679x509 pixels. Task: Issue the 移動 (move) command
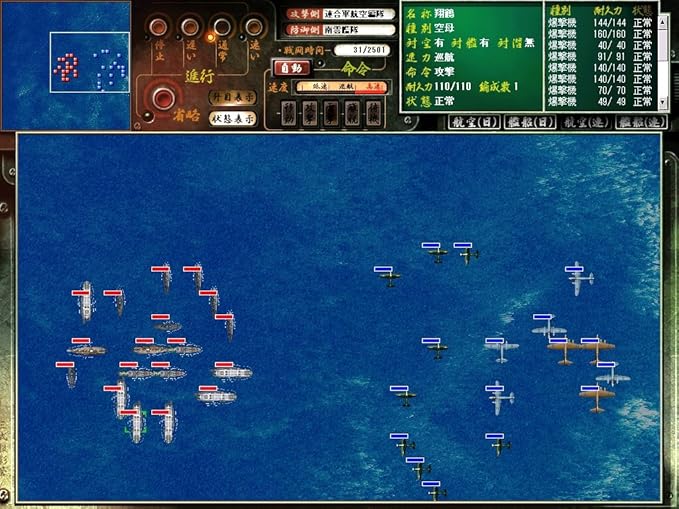click(x=288, y=114)
